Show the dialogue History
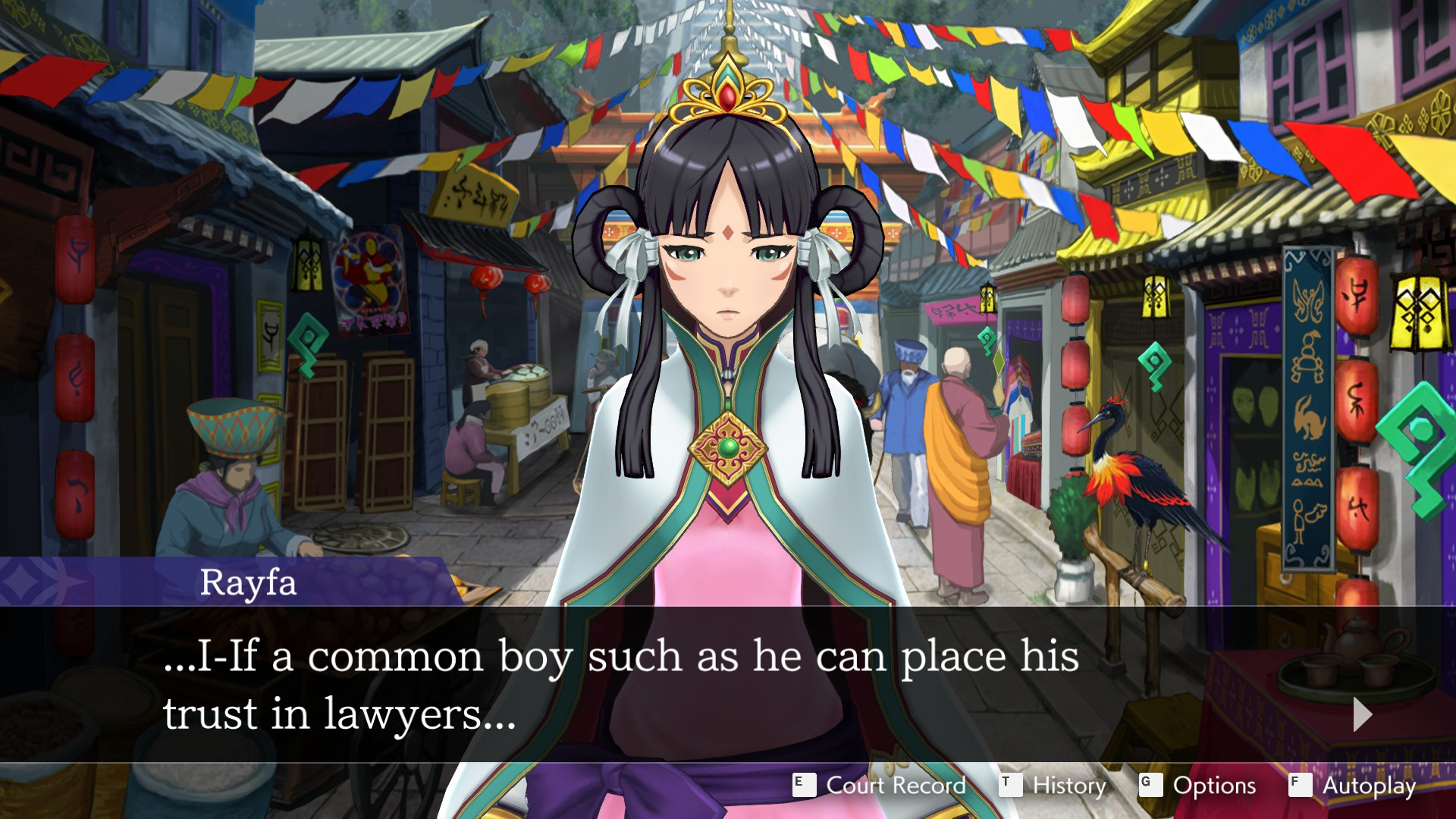The width and height of the screenshot is (1456, 819). point(1053,786)
